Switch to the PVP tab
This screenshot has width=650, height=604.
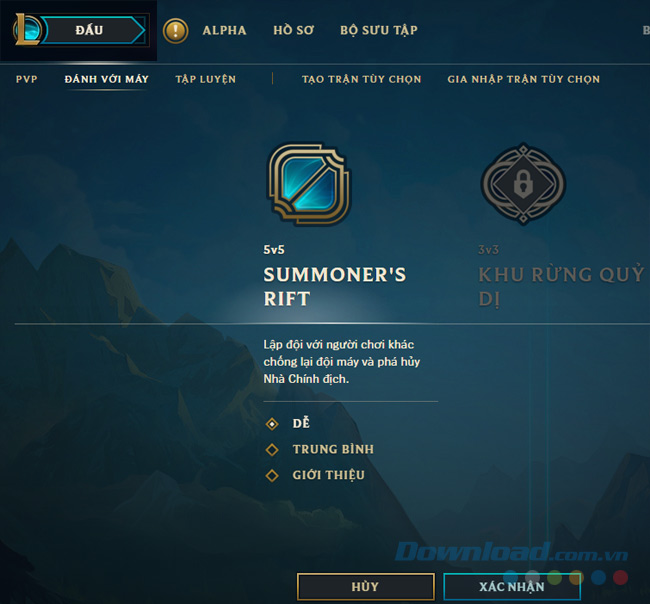pyautogui.click(x=27, y=79)
